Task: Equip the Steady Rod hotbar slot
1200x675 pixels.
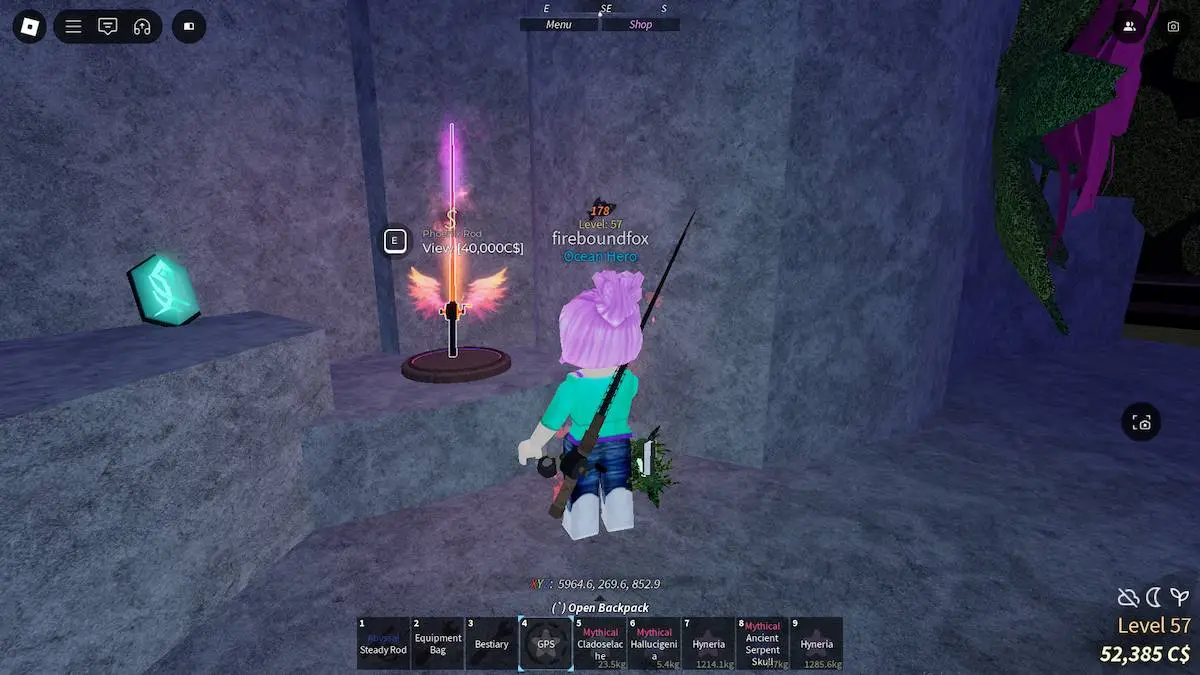Action: 384,643
